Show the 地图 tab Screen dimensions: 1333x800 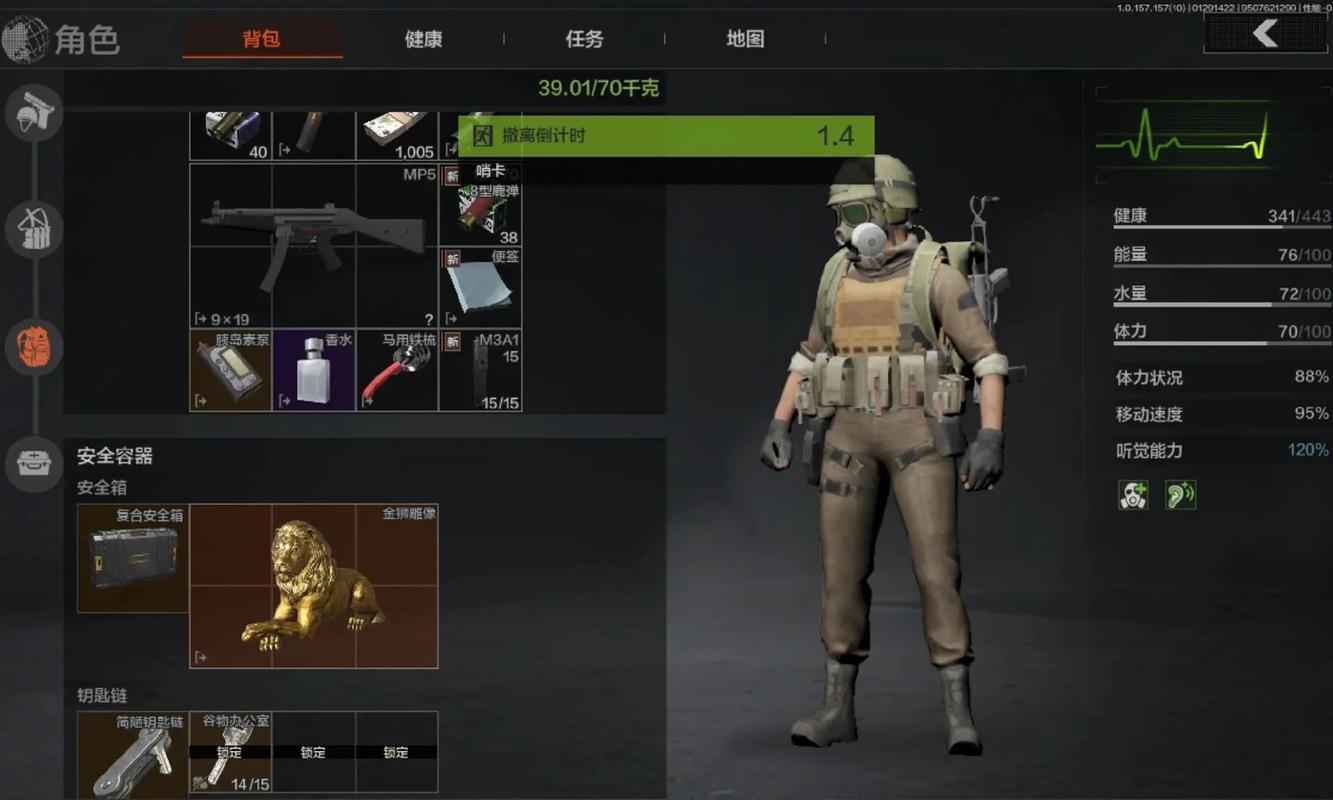745,40
